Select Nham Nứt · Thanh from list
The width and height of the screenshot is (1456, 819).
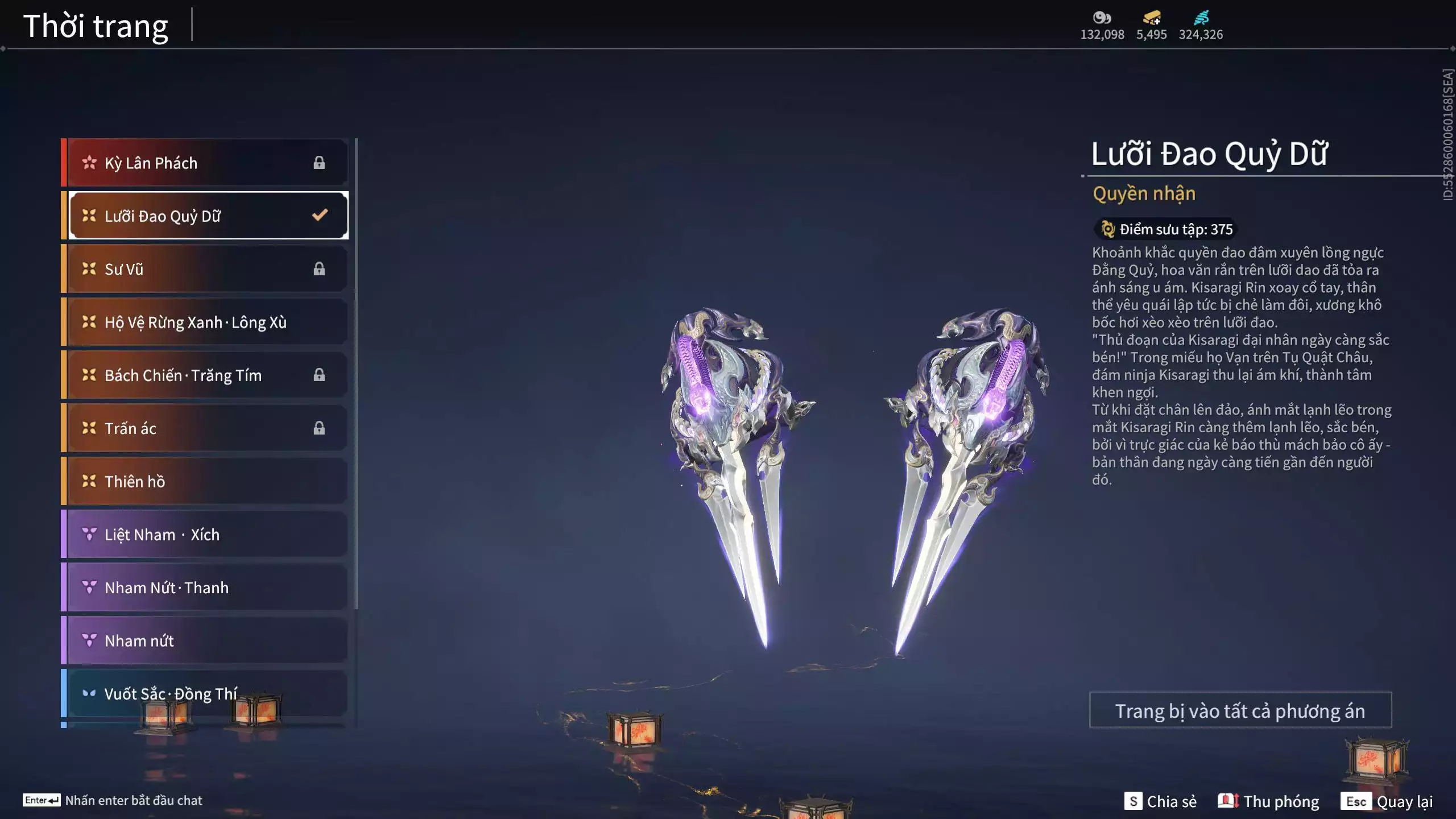pyautogui.click(x=205, y=588)
